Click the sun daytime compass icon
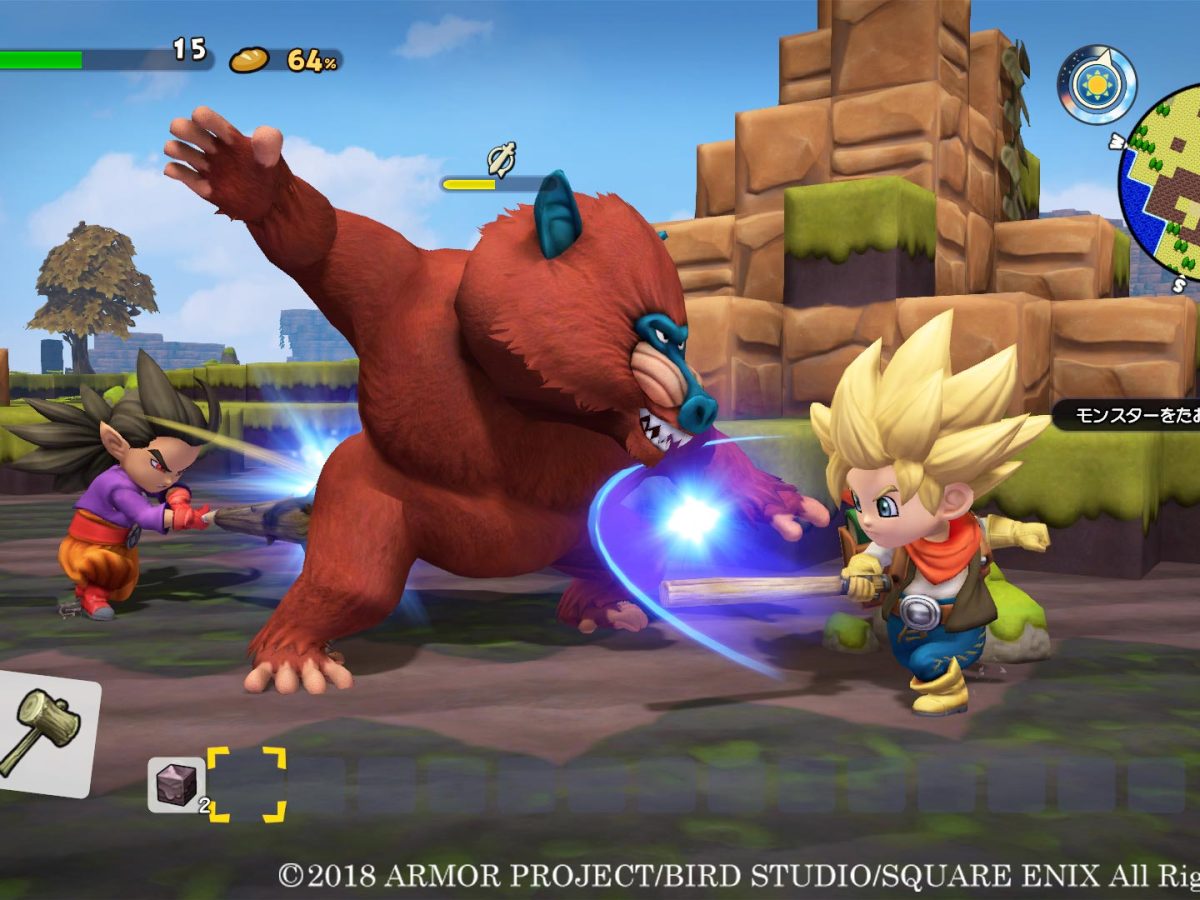 click(x=1097, y=85)
